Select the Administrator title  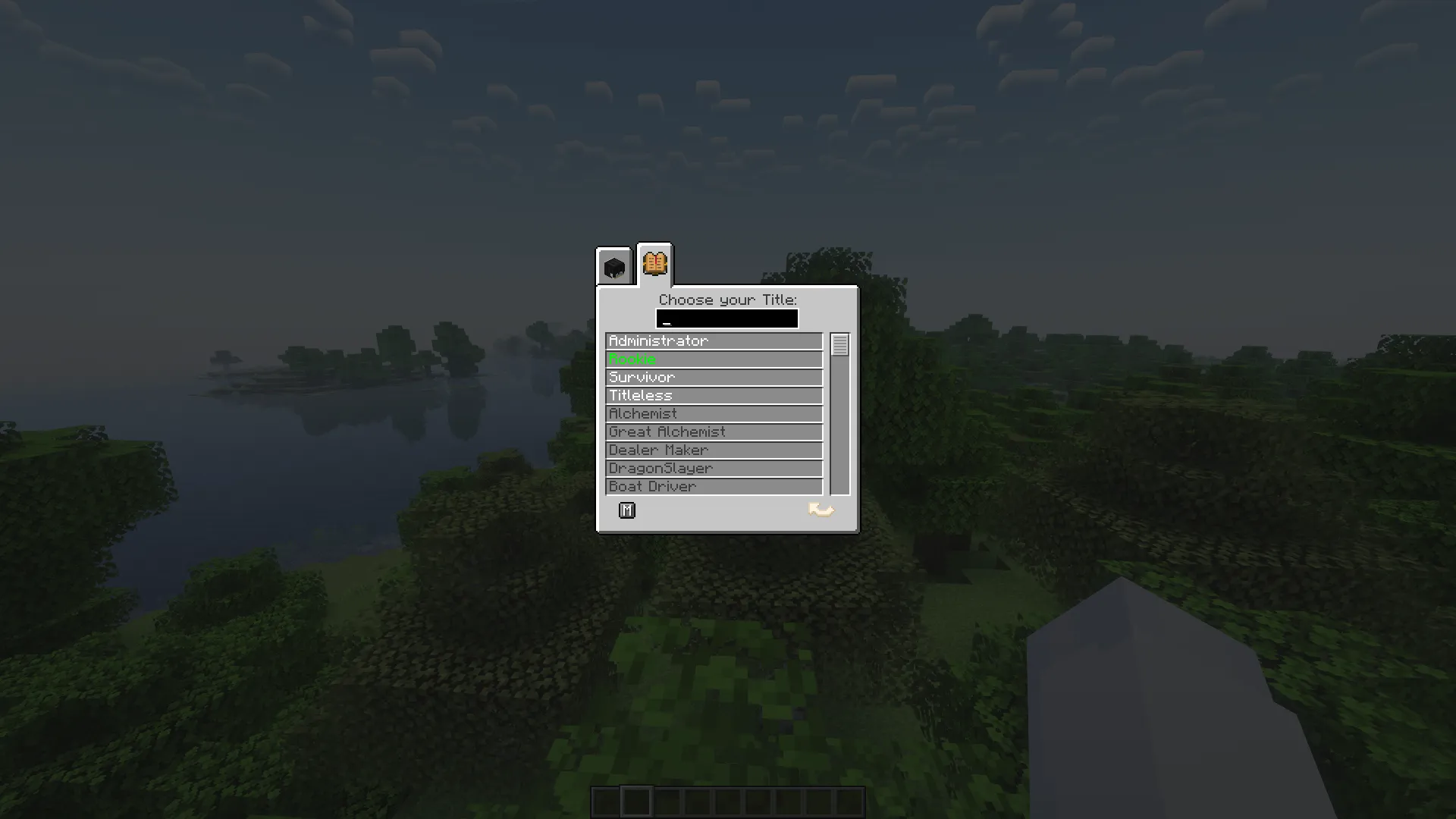[x=713, y=340]
